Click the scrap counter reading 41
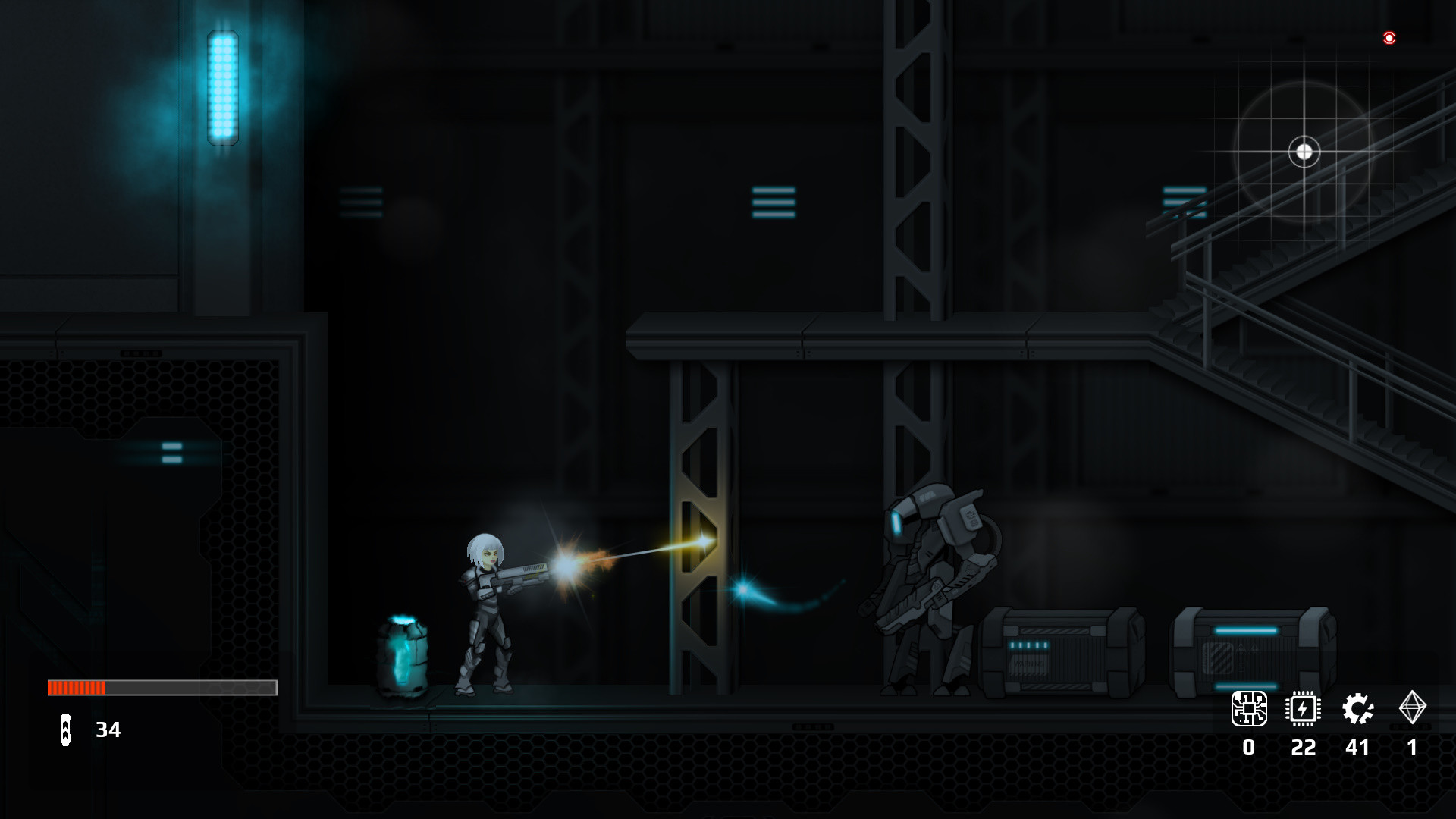This screenshot has height=819, width=1456. (x=1357, y=748)
